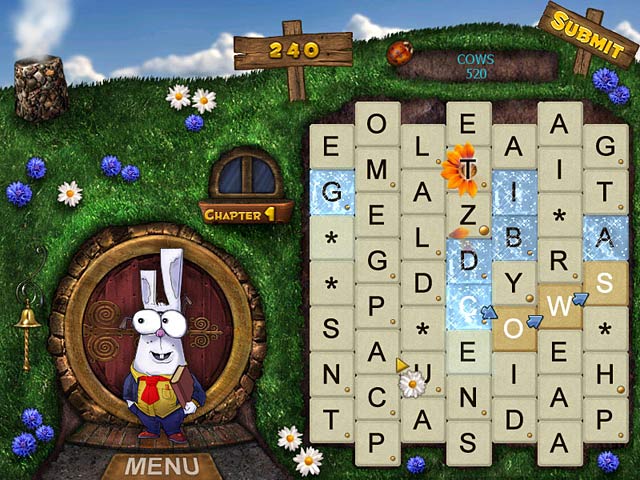Choose the frozen A tile

pyautogui.click(x=605, y=237)
